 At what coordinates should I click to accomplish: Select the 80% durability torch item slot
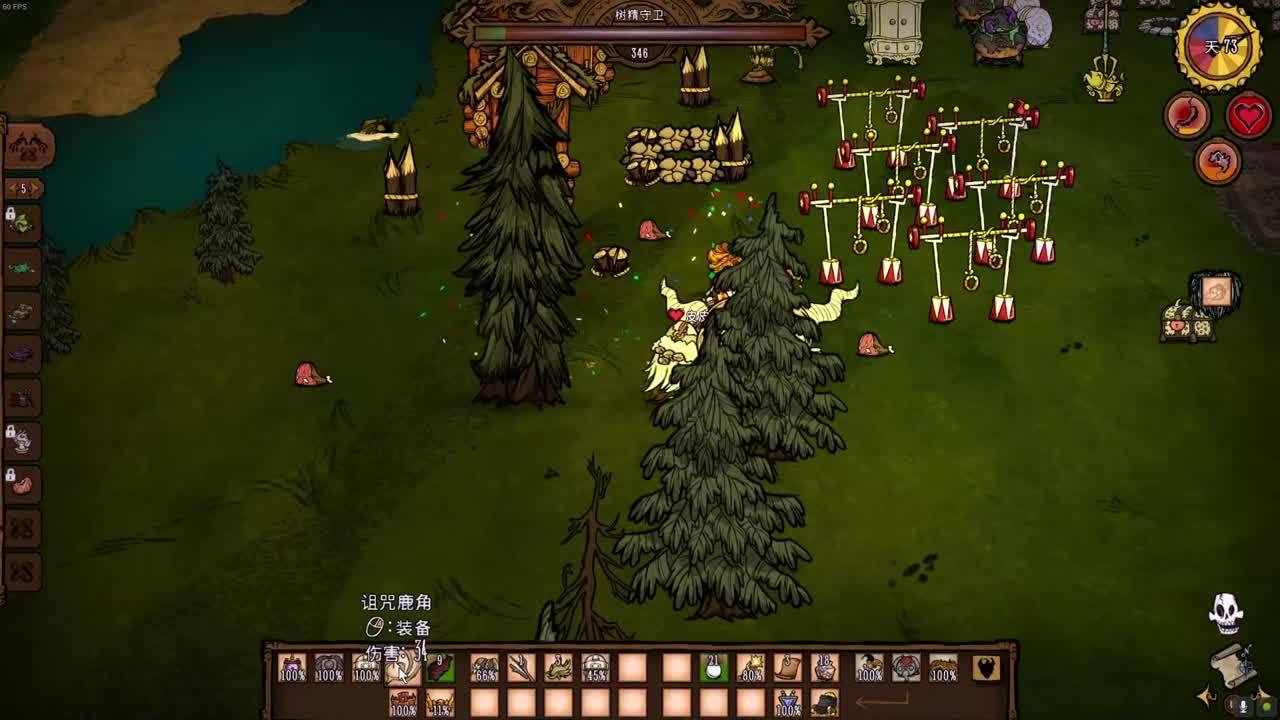pos(750,668)
